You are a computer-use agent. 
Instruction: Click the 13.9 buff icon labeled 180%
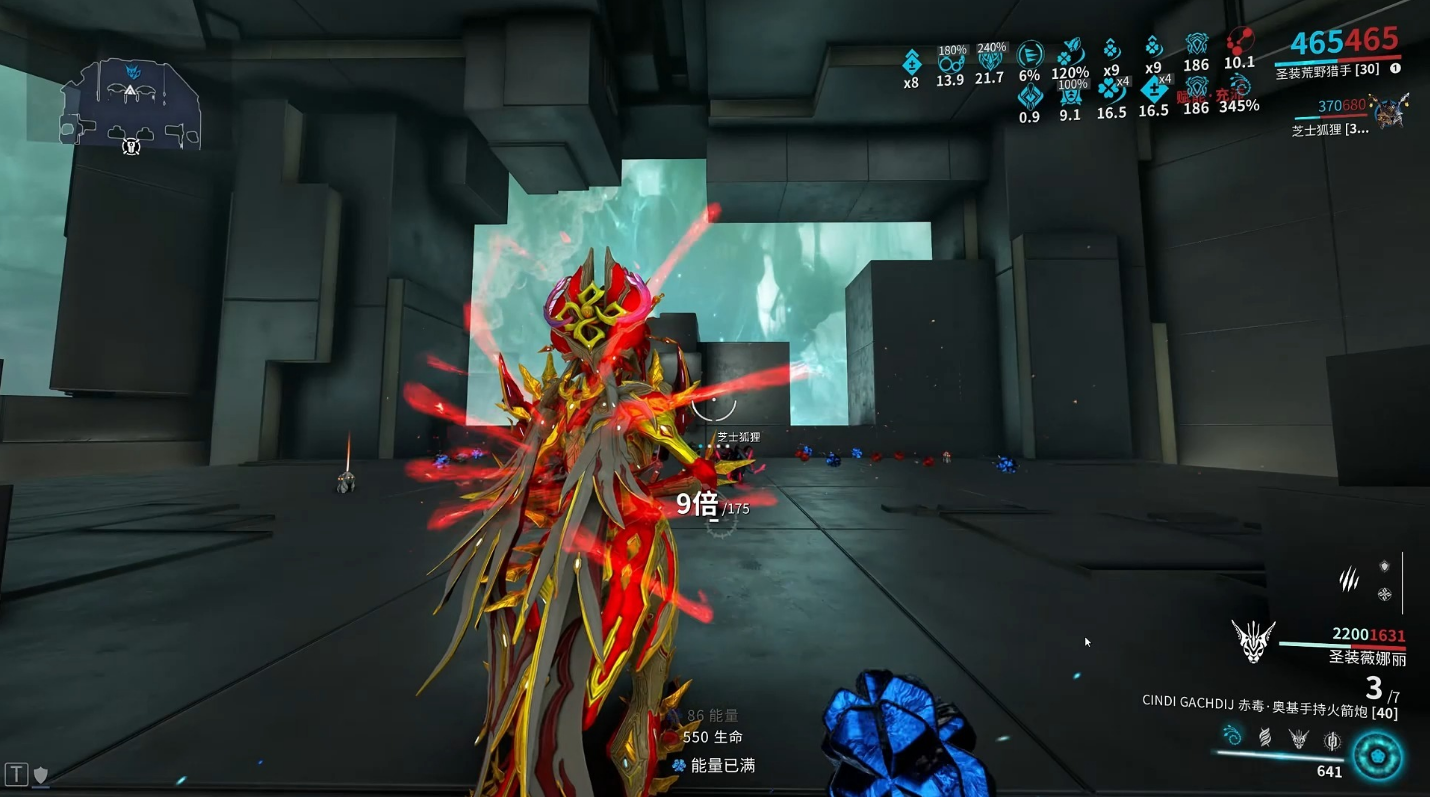tap(950, 62)
